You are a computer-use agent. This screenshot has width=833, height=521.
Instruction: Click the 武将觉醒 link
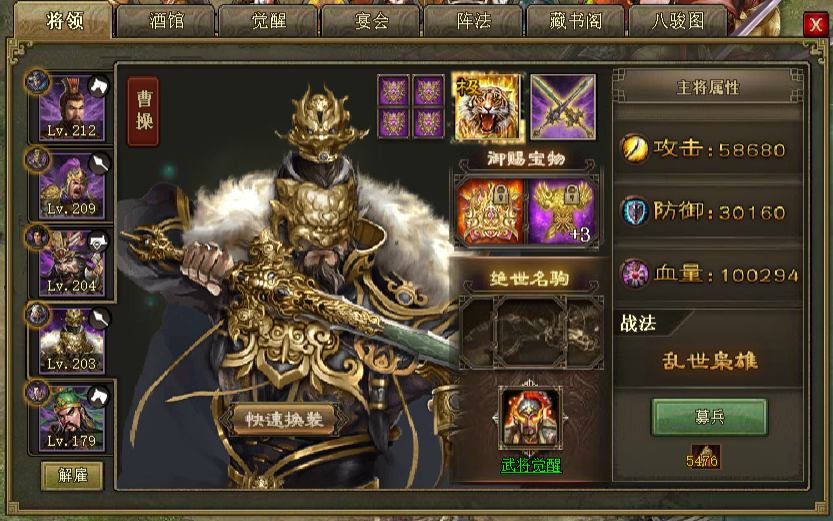click(531, 466)
